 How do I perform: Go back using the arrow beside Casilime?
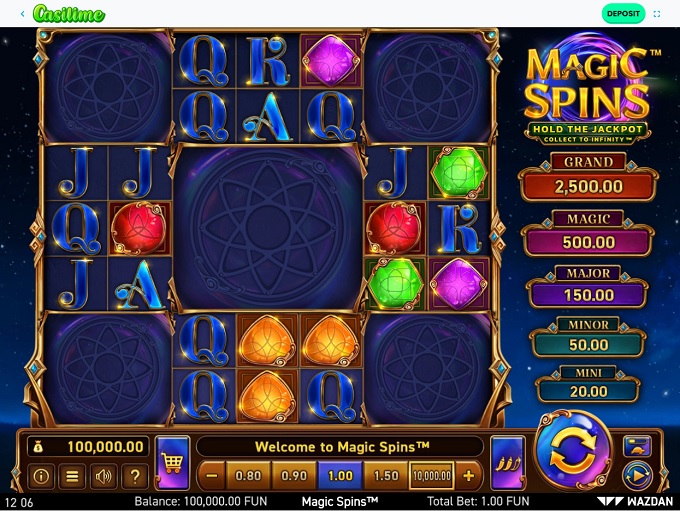tap(23, 14)
